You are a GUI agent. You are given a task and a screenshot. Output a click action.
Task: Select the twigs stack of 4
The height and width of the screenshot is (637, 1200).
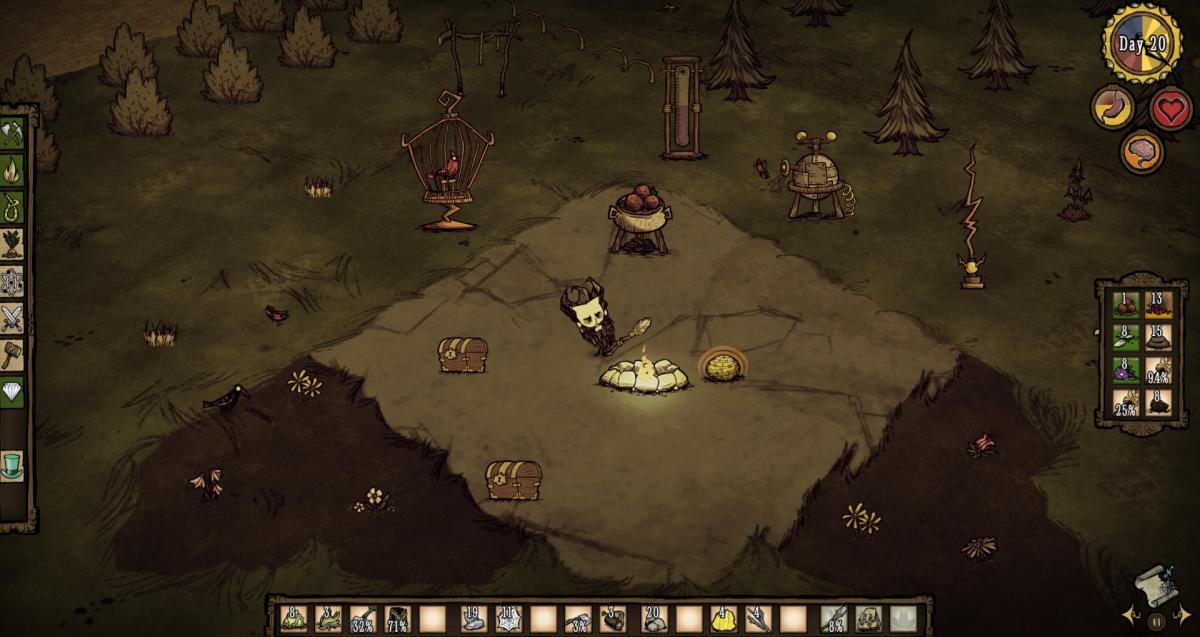(x=756, y=619)
